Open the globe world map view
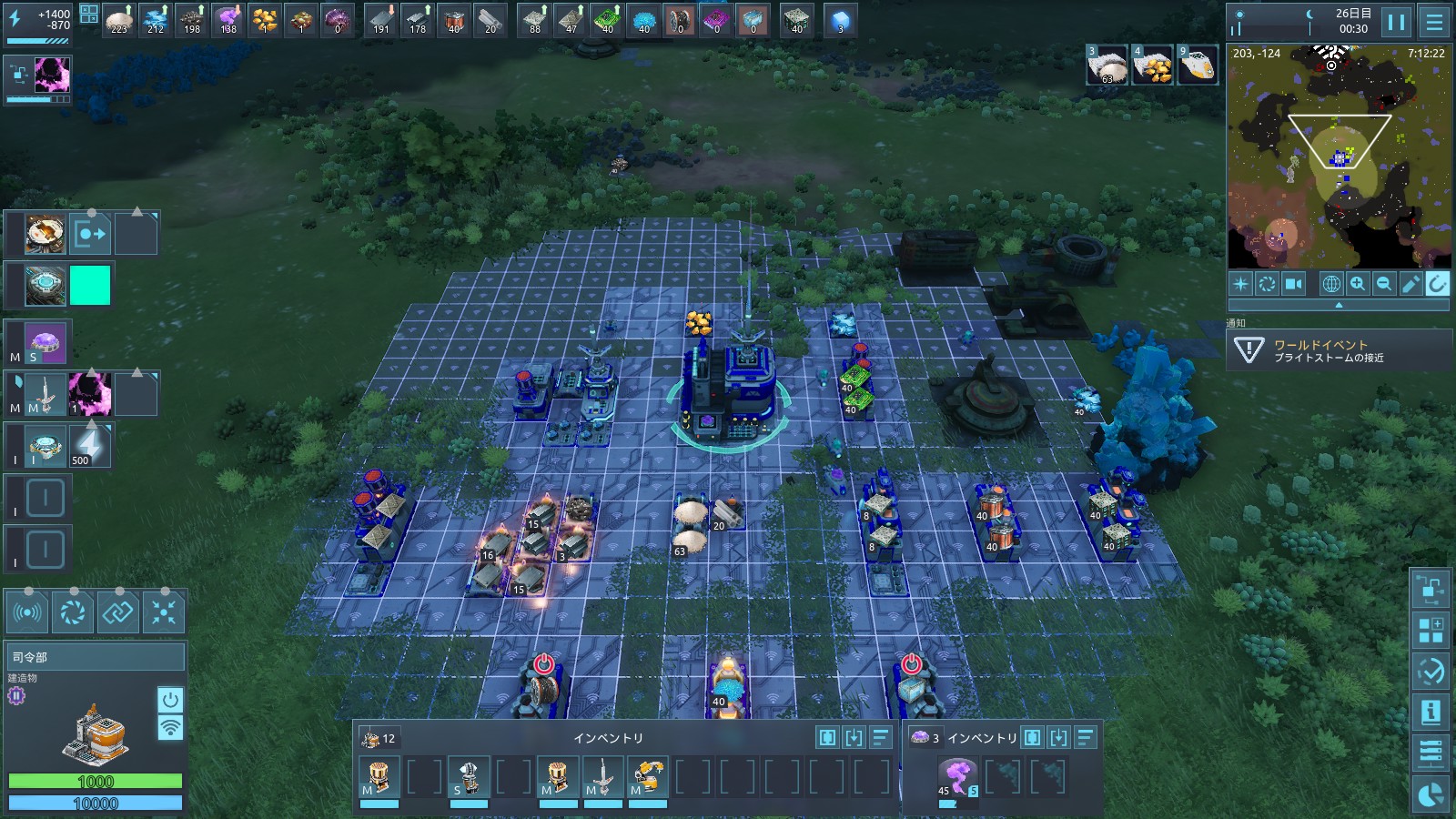Viewport: 1456px width, 819px height. 1331,284
